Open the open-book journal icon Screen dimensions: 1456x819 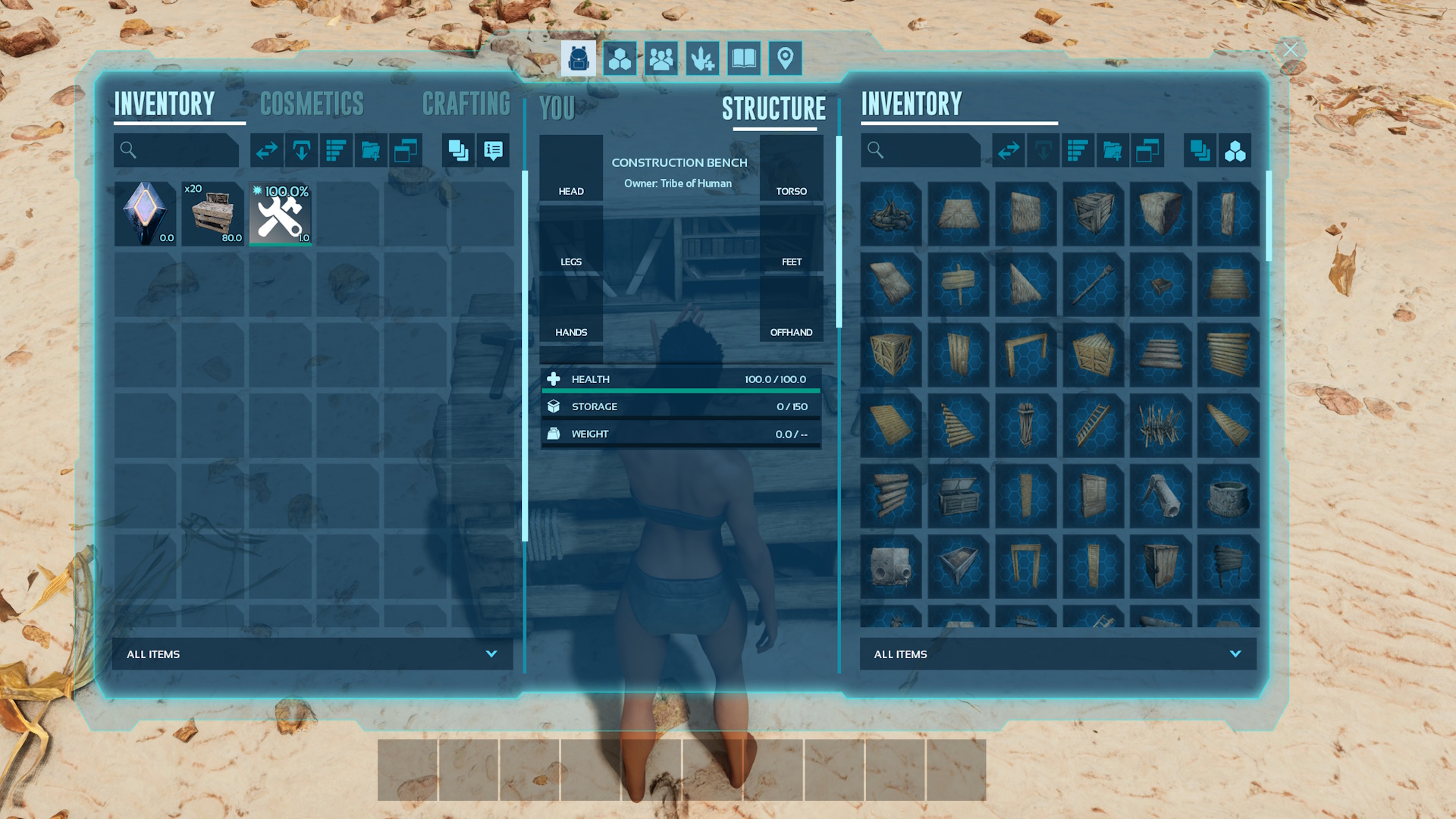[x=744, y=58]
